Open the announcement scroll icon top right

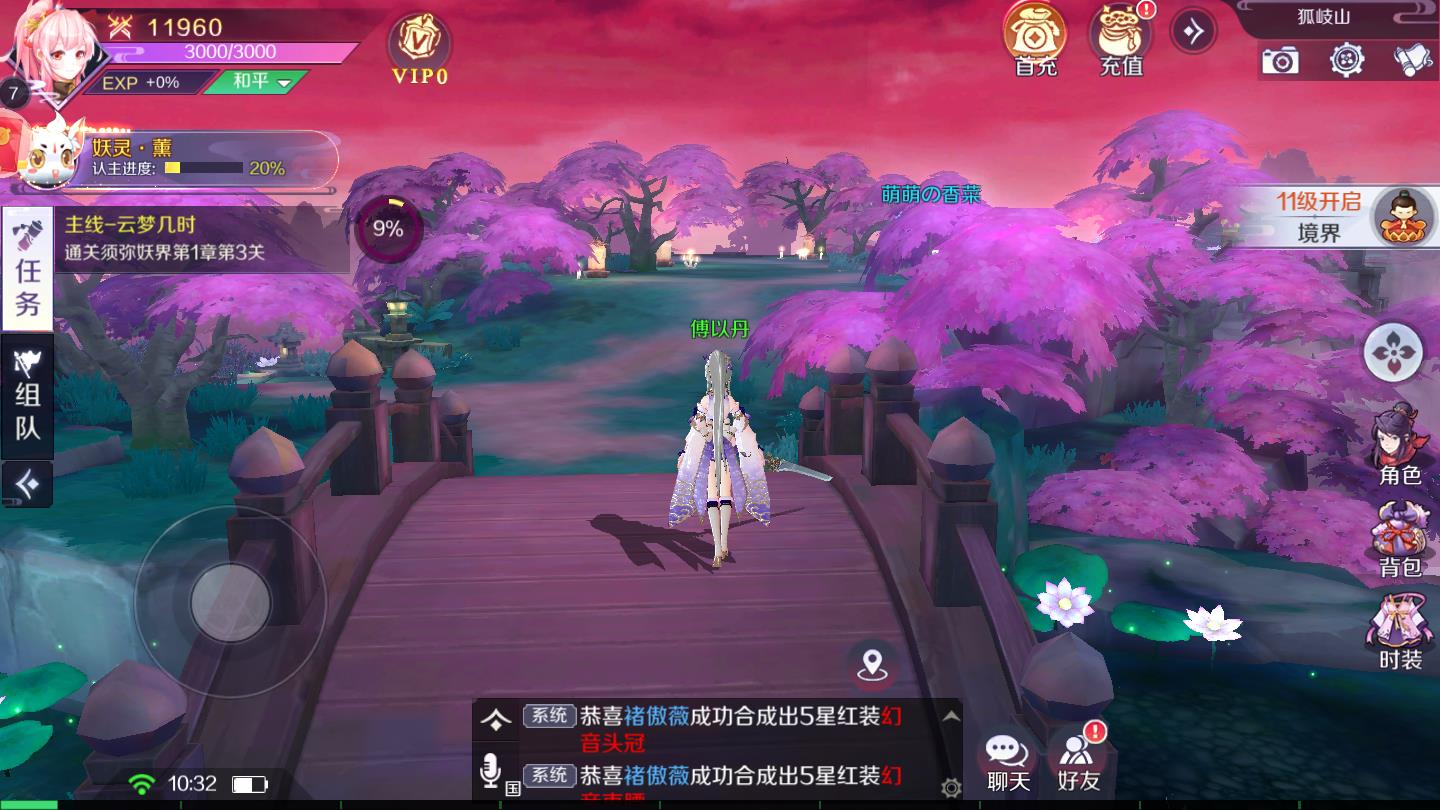coord(1415,61)
